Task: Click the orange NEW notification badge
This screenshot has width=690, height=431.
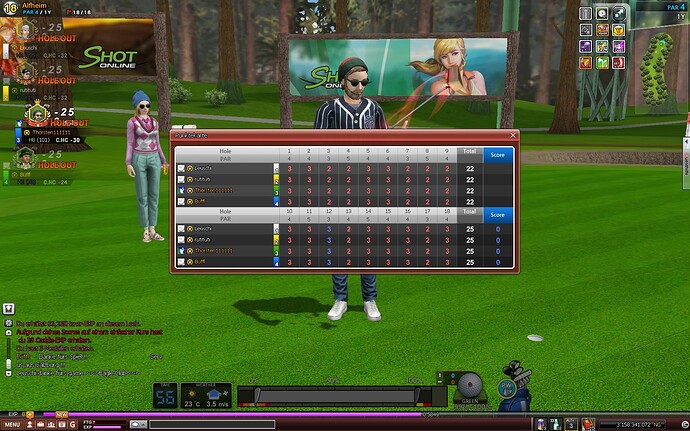Action: tap(62, 413)
